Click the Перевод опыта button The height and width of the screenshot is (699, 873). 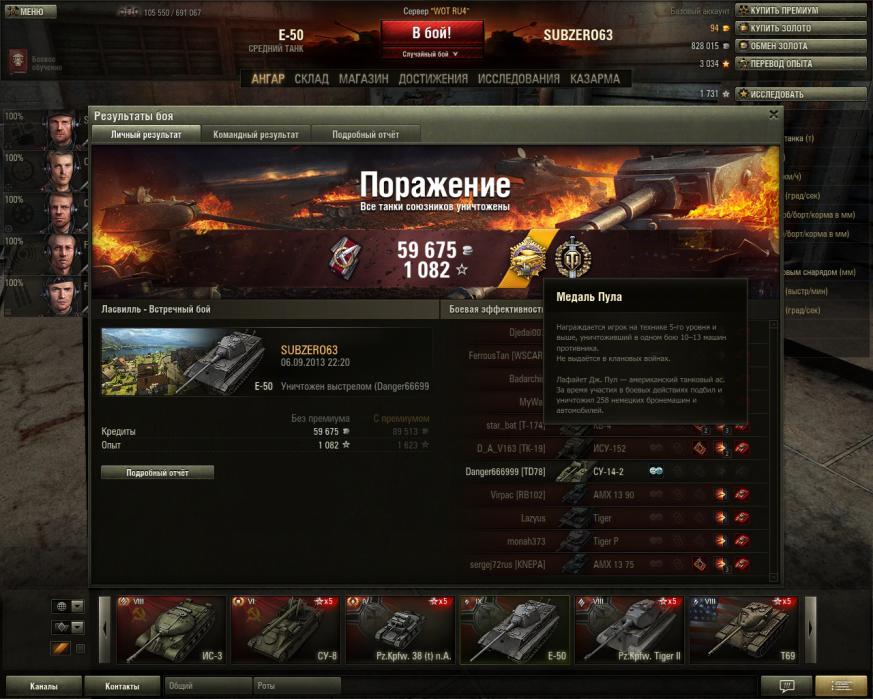801,63
